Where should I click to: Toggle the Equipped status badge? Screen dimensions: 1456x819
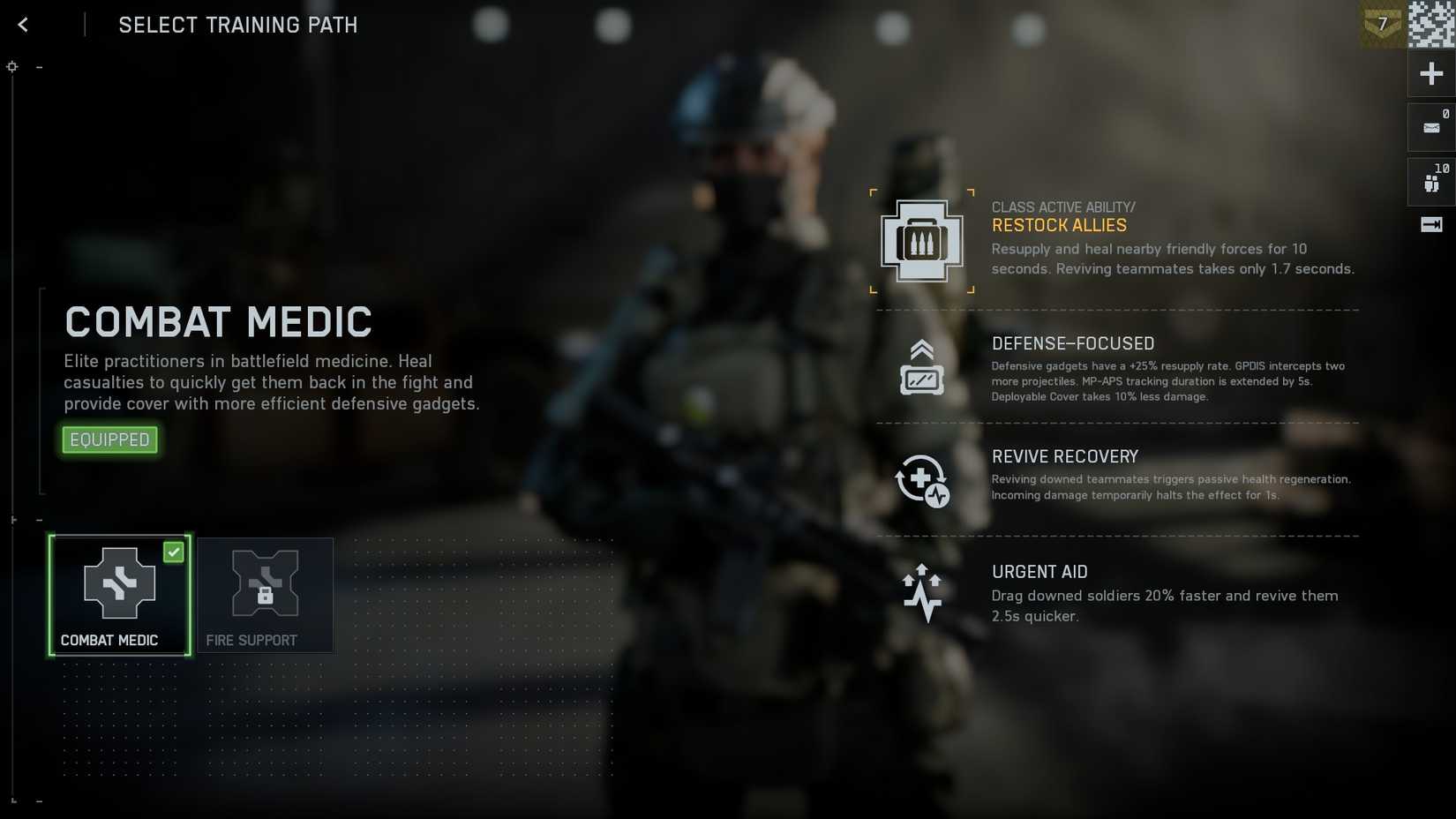109,440
